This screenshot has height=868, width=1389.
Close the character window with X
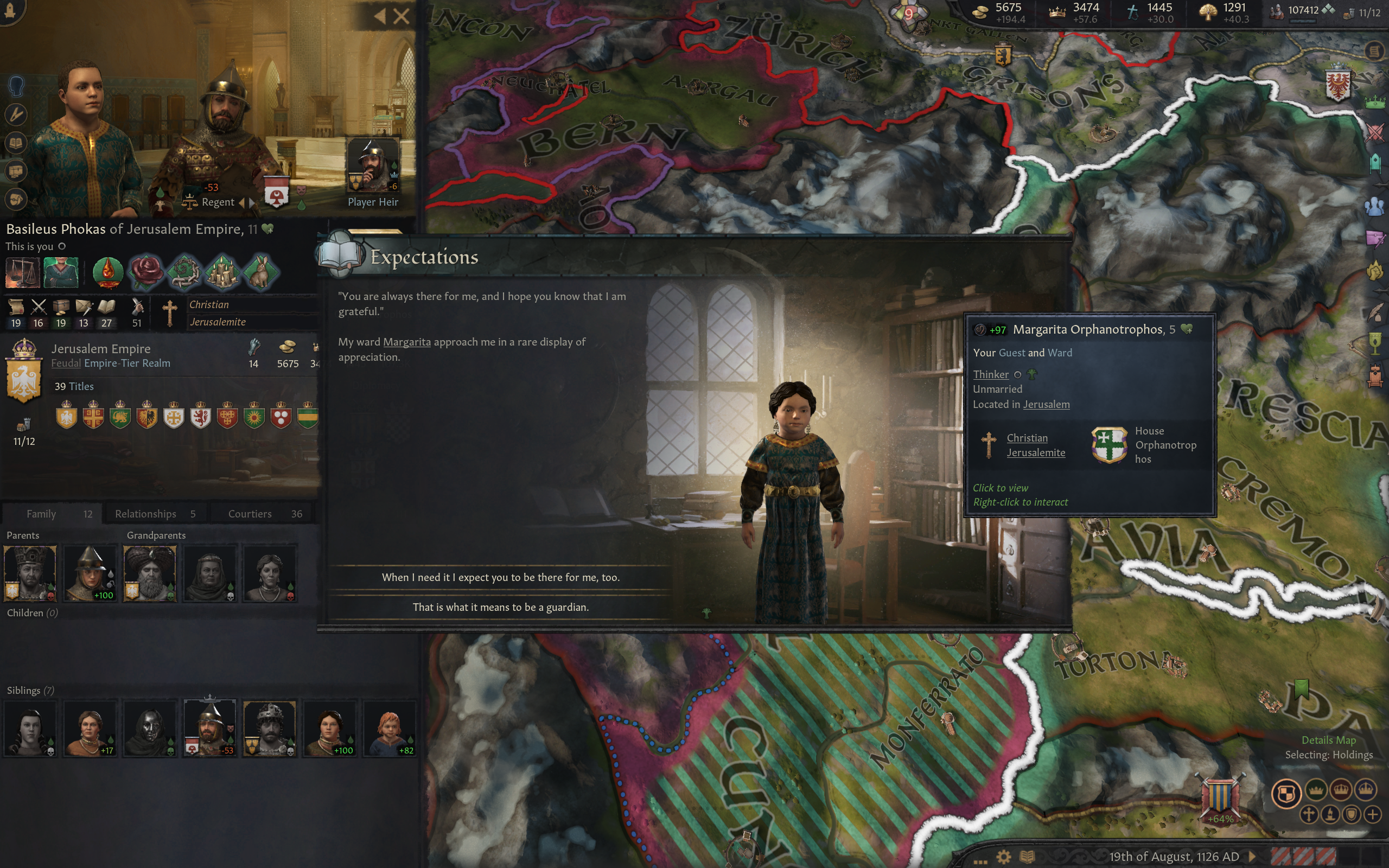pyautogui.click(x=402, y=16)
